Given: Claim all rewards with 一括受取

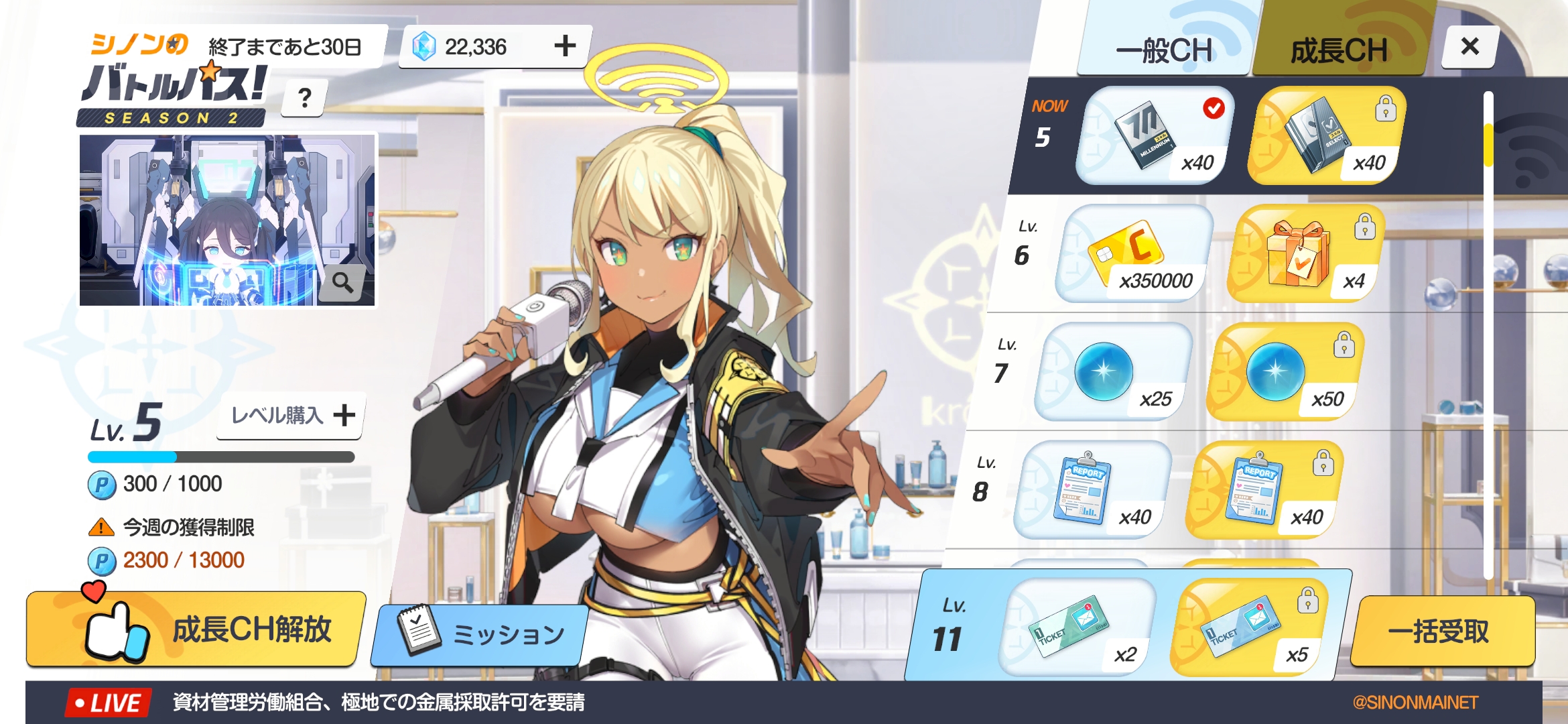Looking at the screenshot, I should point(1438,631).
